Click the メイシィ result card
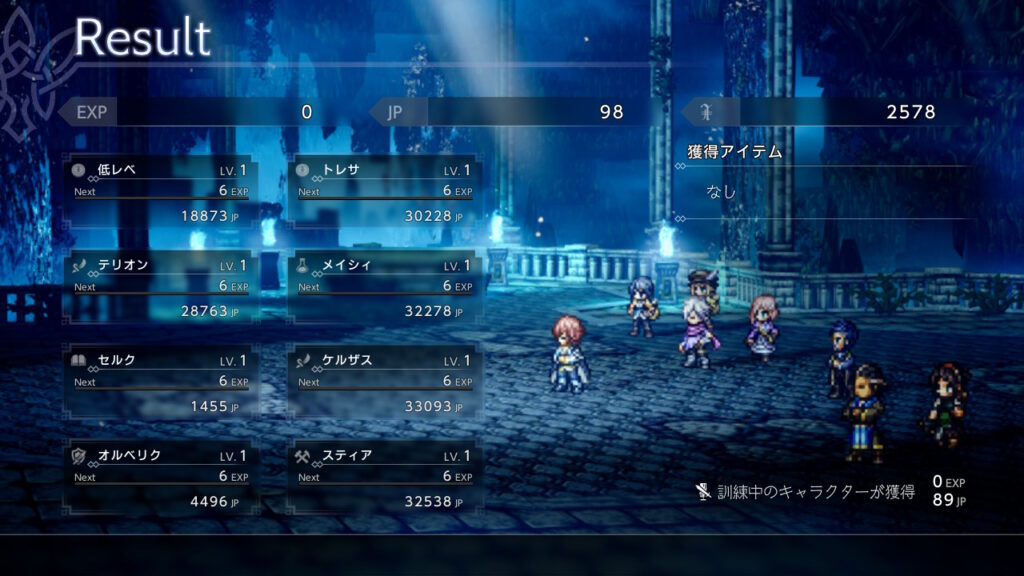The width and height of the screenshot is (1024, 576). click(384, 287)
